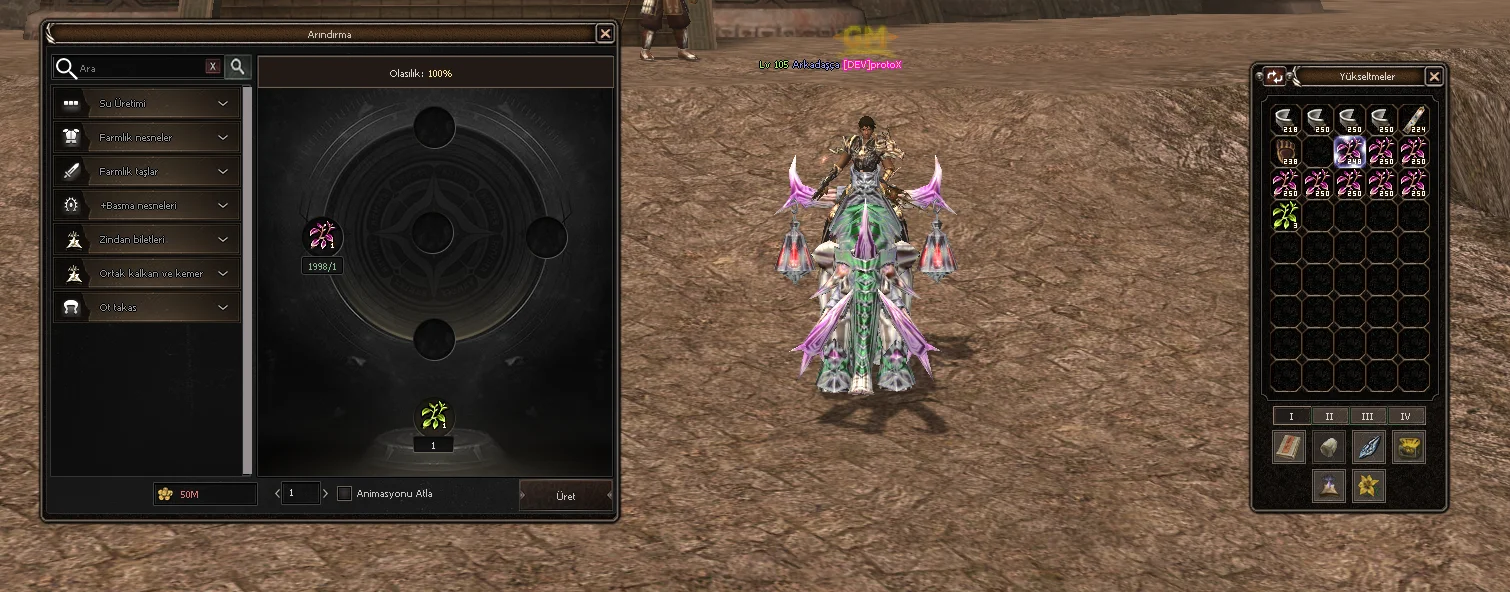The height and width of the screenshot is (592, 1510).
Task: Select the pink flower ingredient slot
Action: click(322, 237)
